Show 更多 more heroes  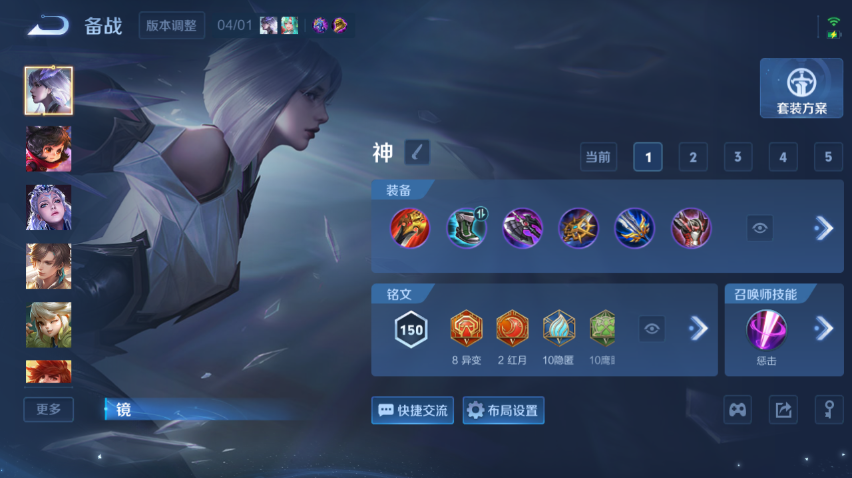coord(48,409)
